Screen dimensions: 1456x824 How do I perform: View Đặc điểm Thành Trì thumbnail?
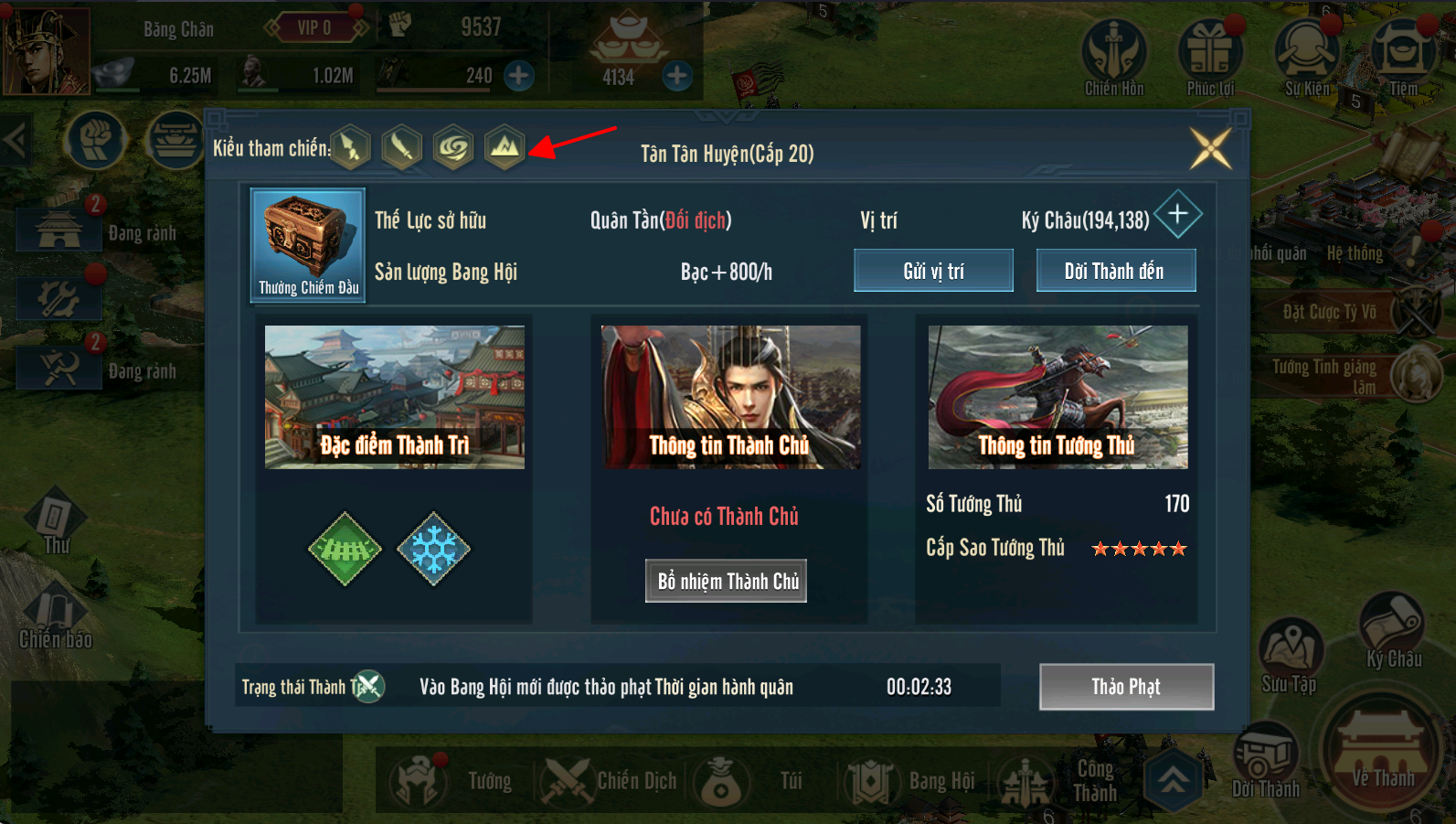point(394,397)
